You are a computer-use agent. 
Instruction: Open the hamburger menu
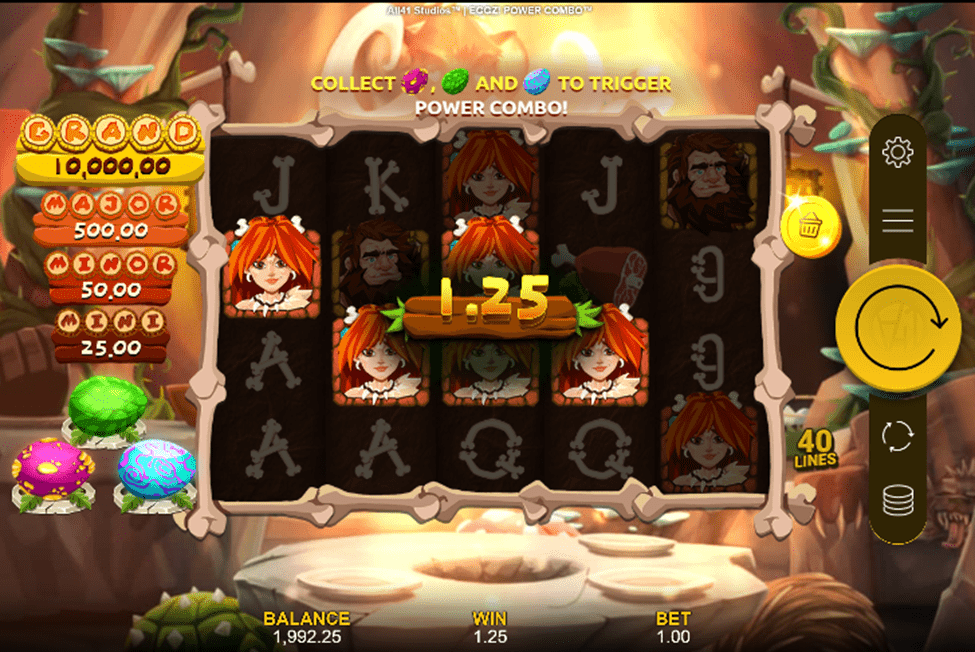click(898, 221)
